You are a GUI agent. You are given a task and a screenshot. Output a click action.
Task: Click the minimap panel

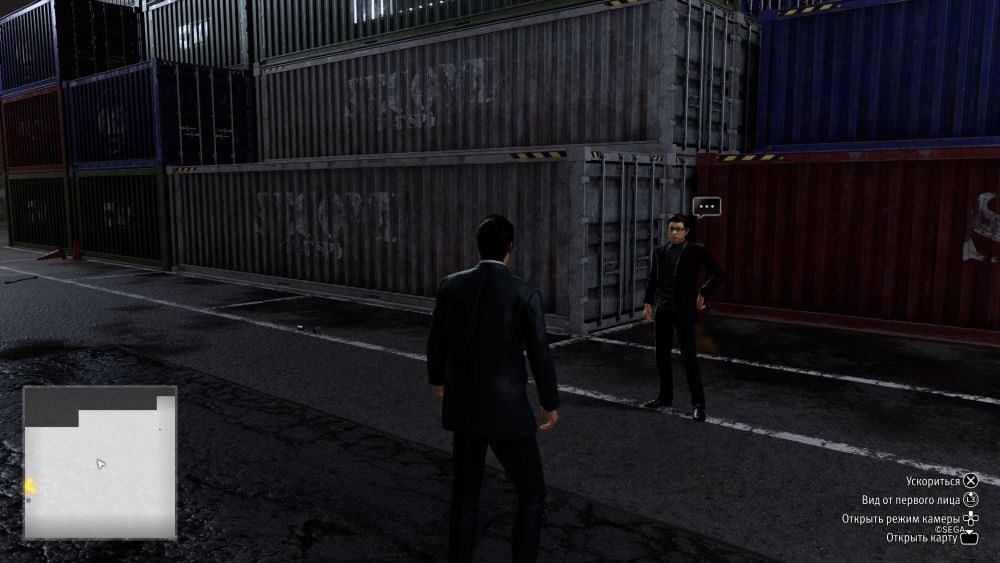[100, 463]
